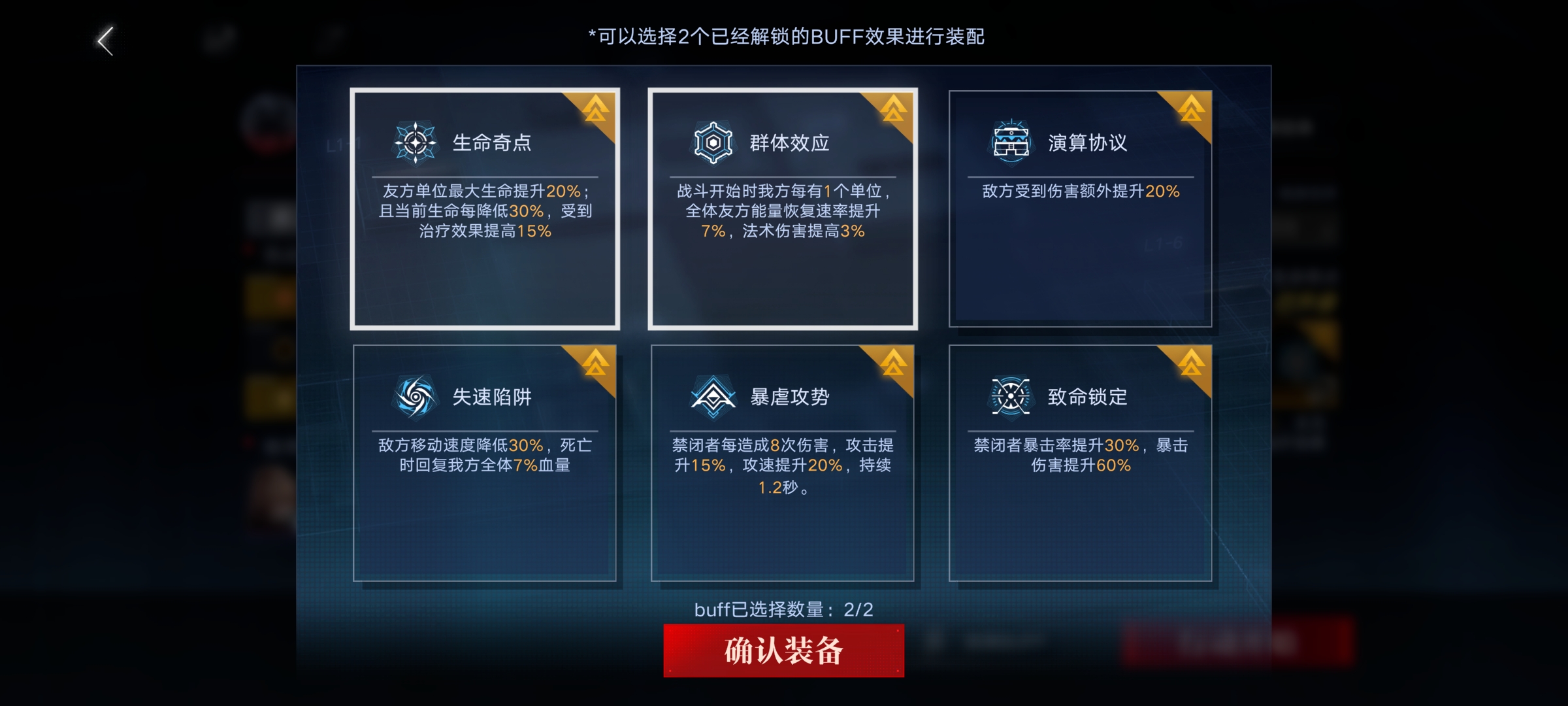This screenshot has height=706, width=1568.
Task: Click the 群体效应 hexagon emblem icon
Action: [712, 143]
